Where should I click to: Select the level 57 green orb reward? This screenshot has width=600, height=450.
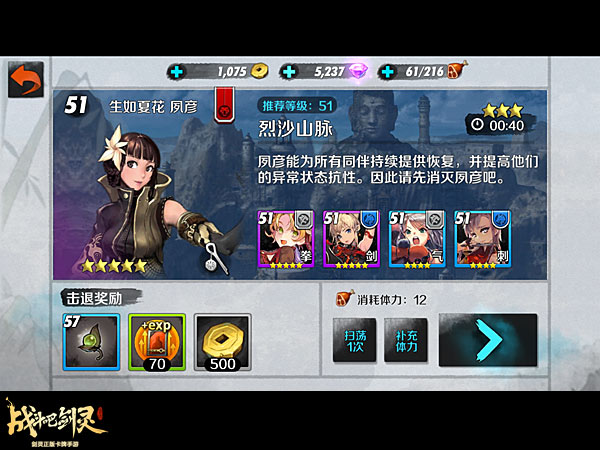(x=91, y=344)
